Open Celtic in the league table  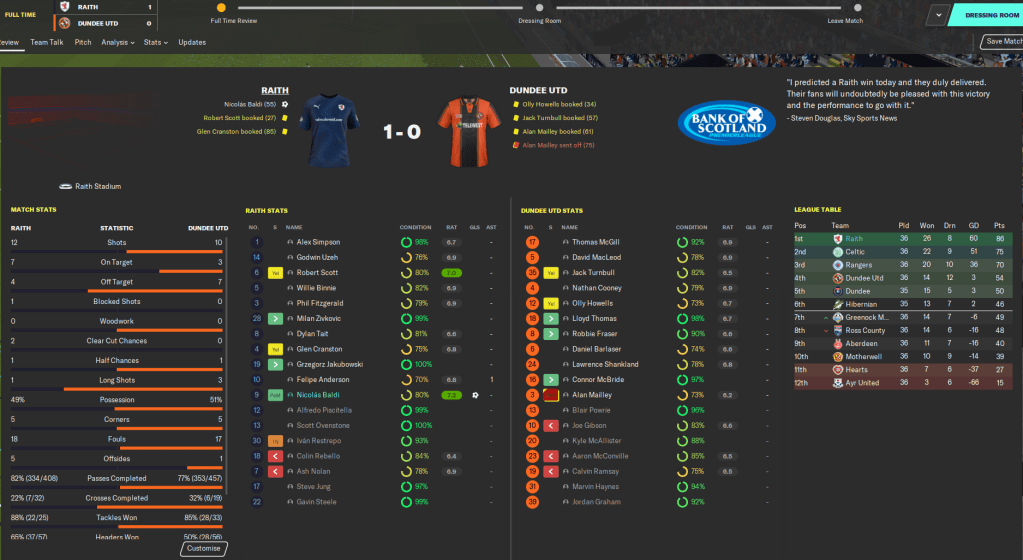click(854, 252)
